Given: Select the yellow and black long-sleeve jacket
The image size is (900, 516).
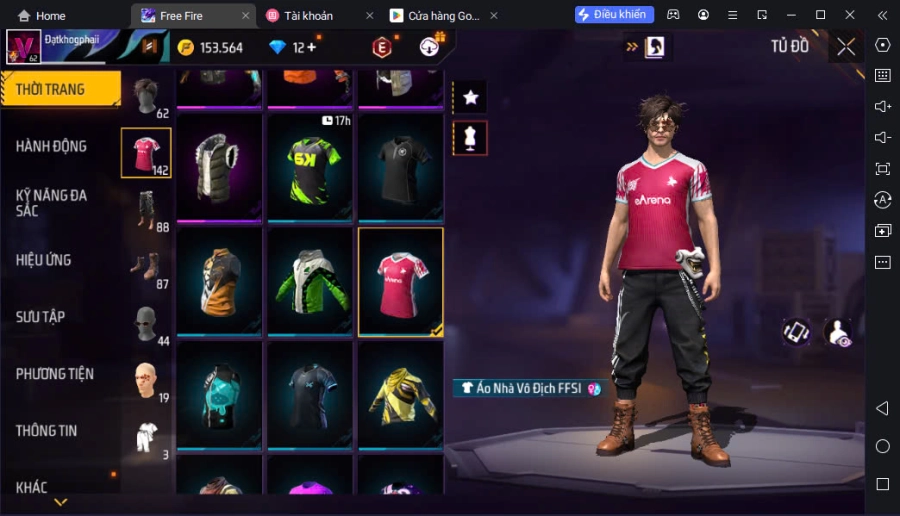Looking at the screenshot, I should (x=401, y=394).
